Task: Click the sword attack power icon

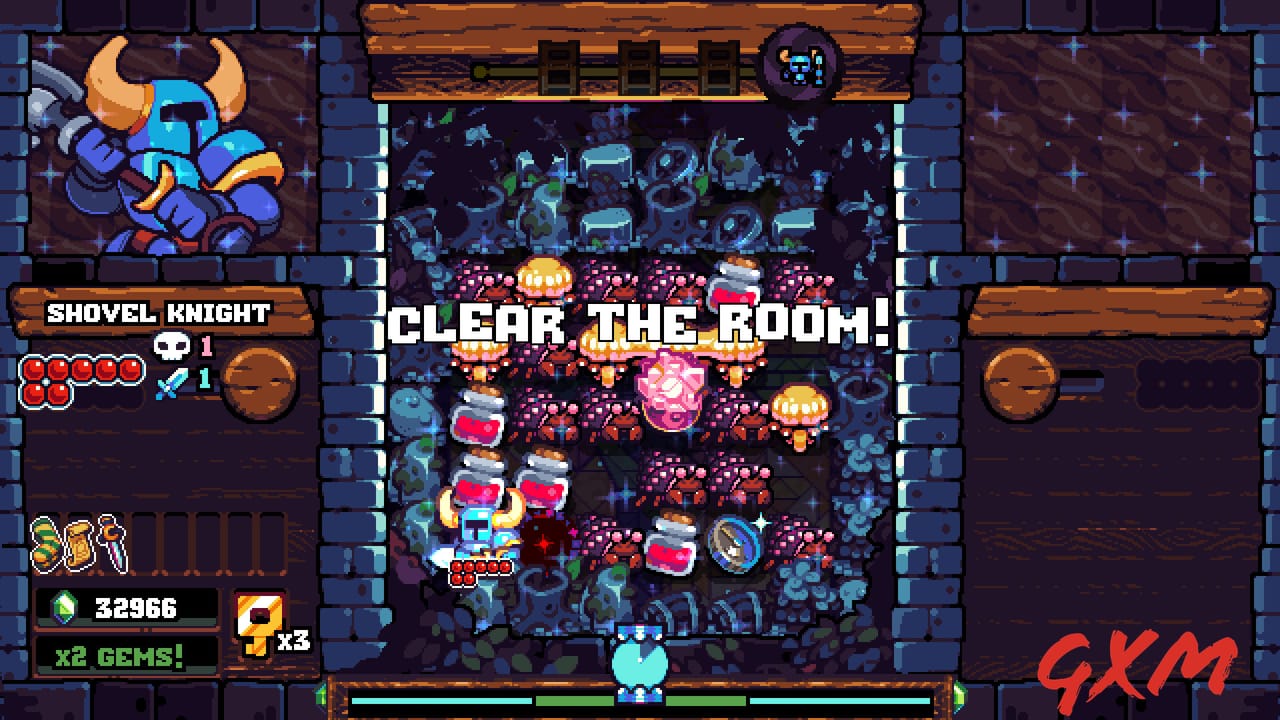Action: (170, 380)
